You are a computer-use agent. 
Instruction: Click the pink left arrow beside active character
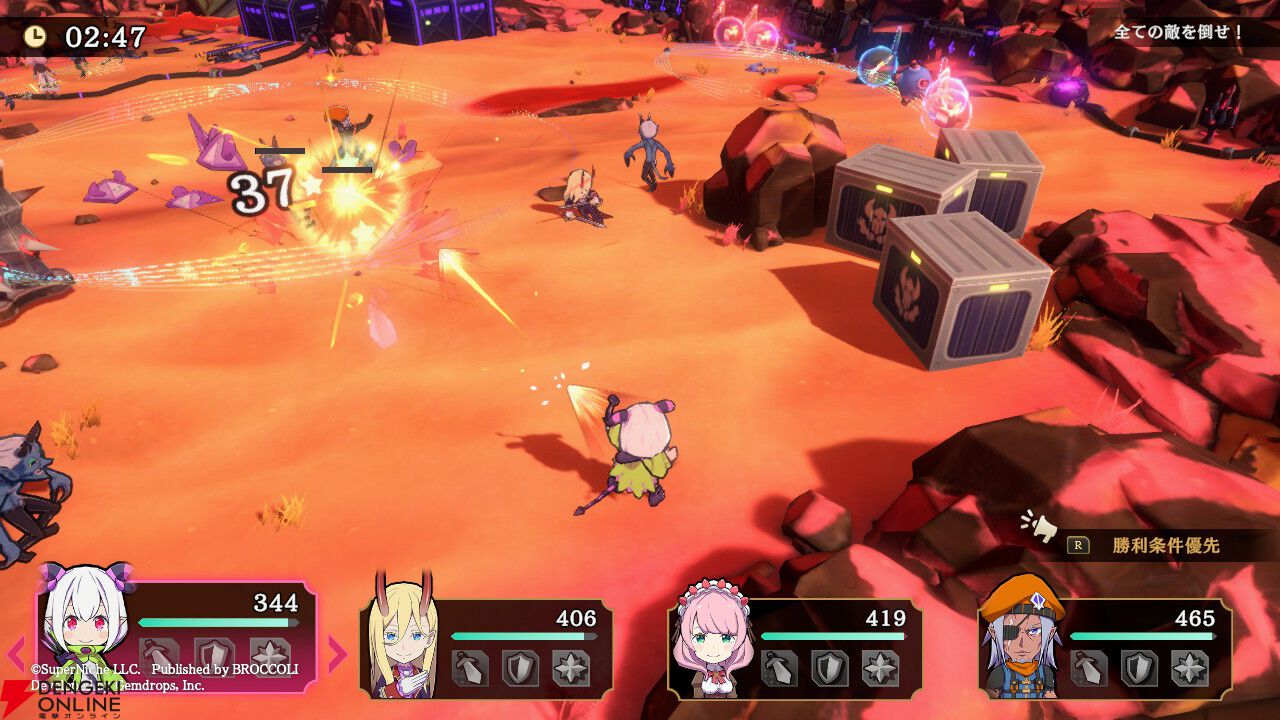16,654
